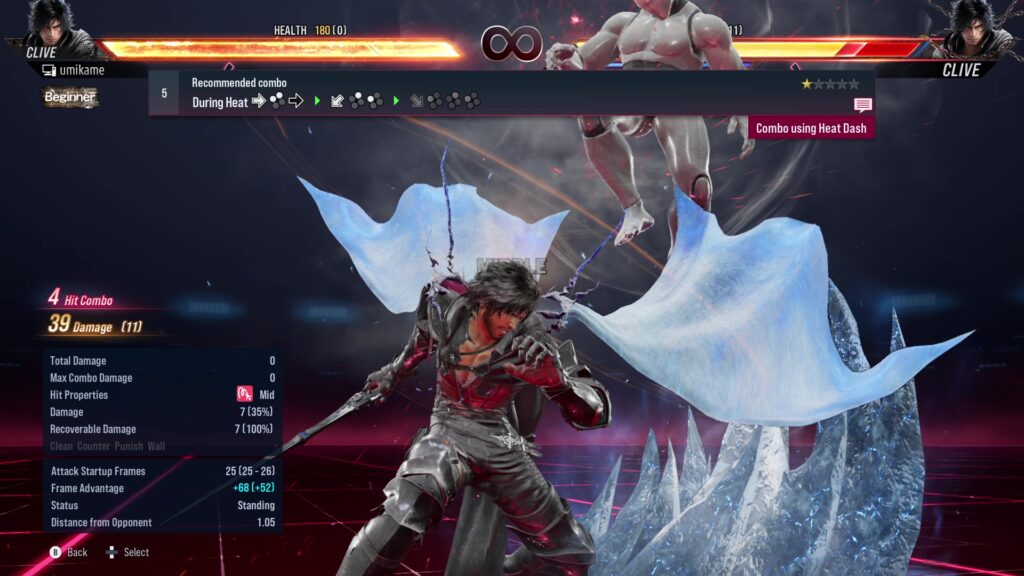Click the Beginner rank badge
The image size is (1024, 576).
(x=70, y=97)
